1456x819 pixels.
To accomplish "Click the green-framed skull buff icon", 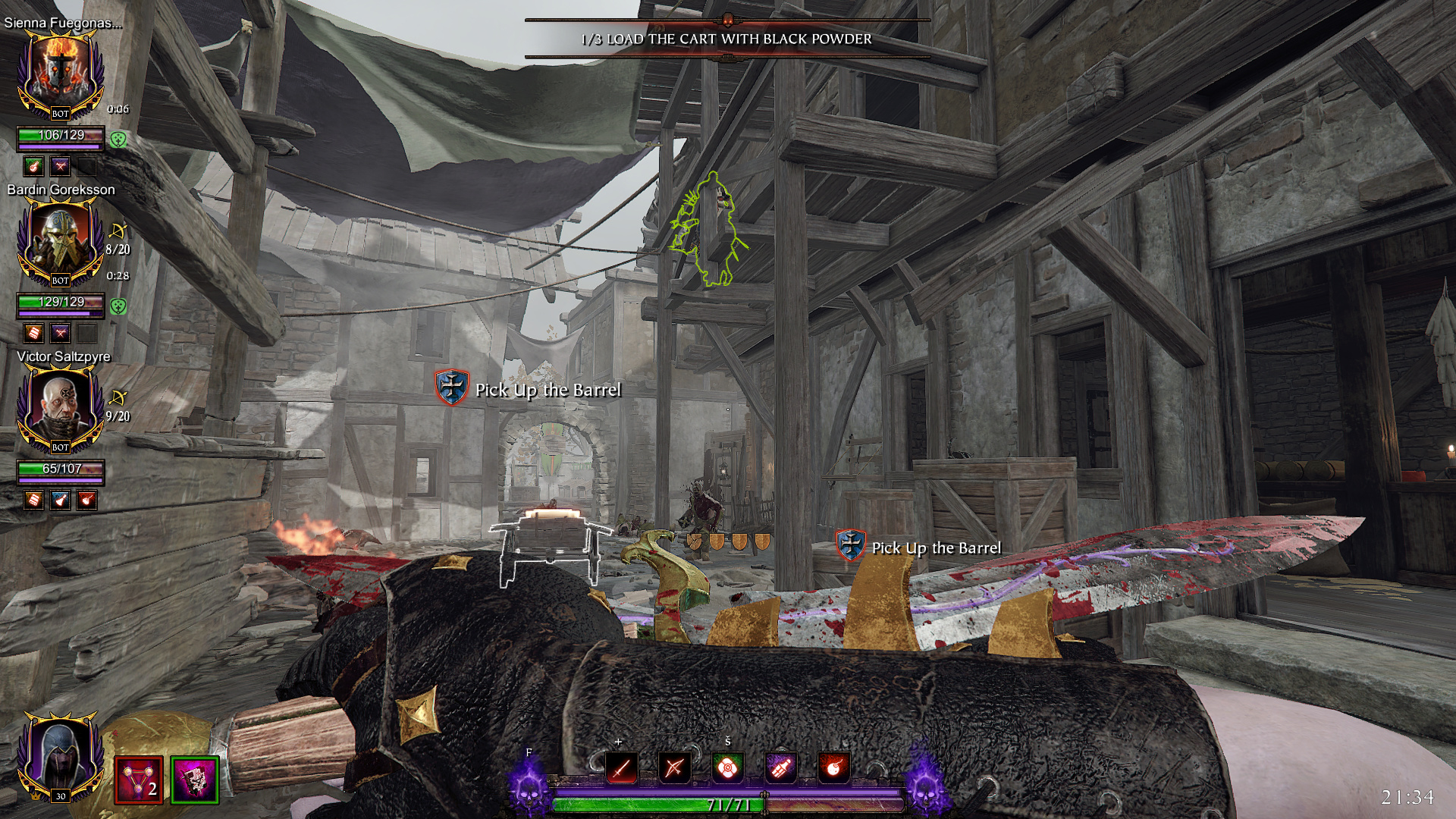I will (x=195, y=780).
